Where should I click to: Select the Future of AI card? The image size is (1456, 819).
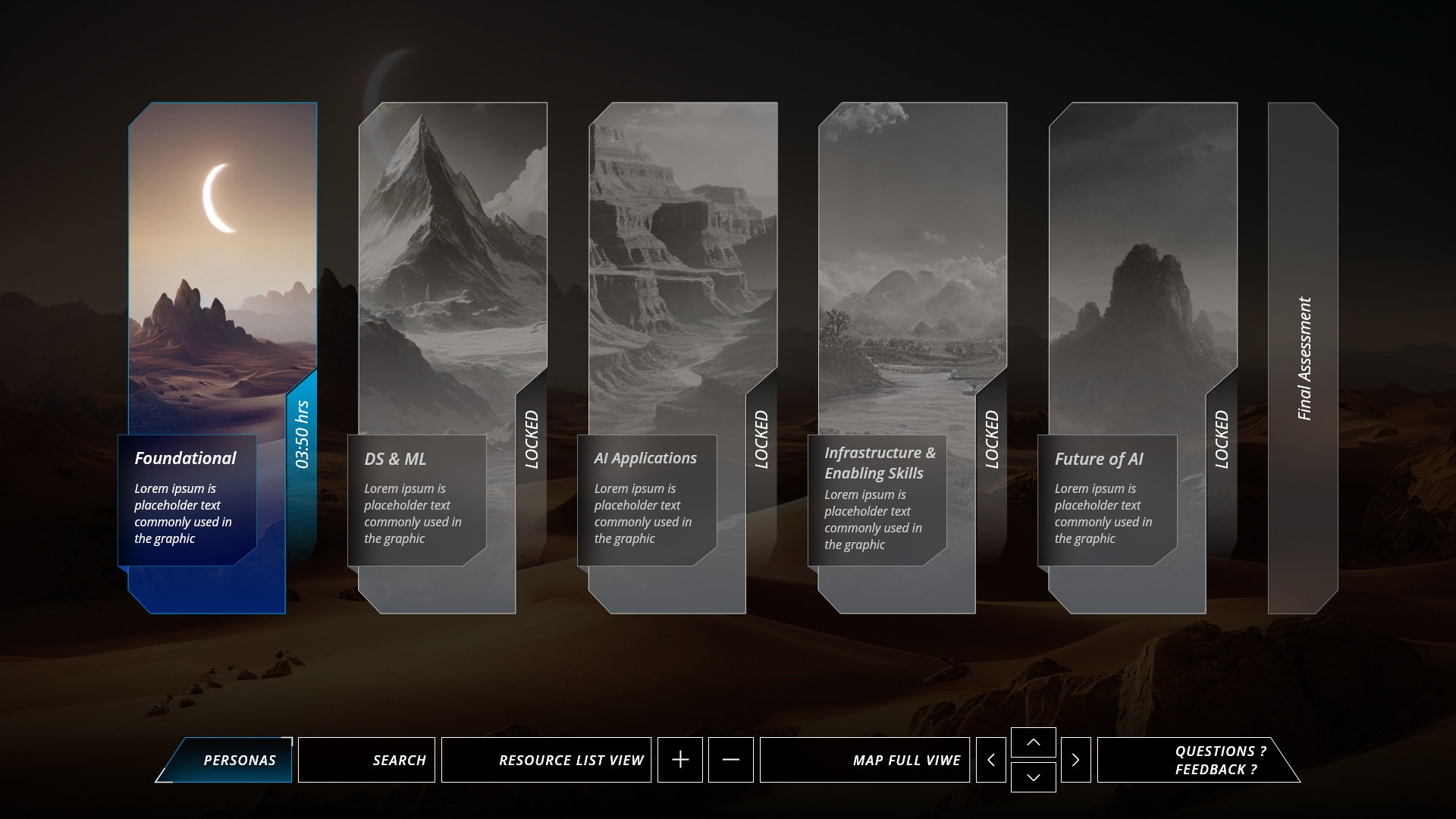coord(1143,303)
